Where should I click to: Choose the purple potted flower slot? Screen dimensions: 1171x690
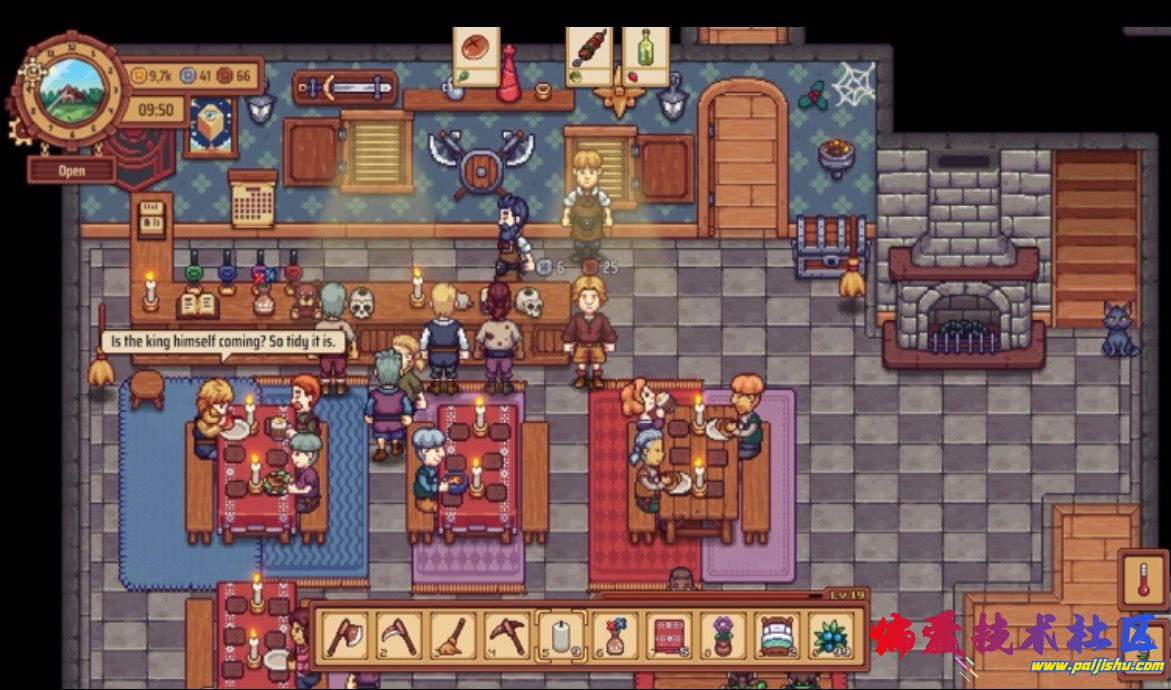[x=722, y=636]
